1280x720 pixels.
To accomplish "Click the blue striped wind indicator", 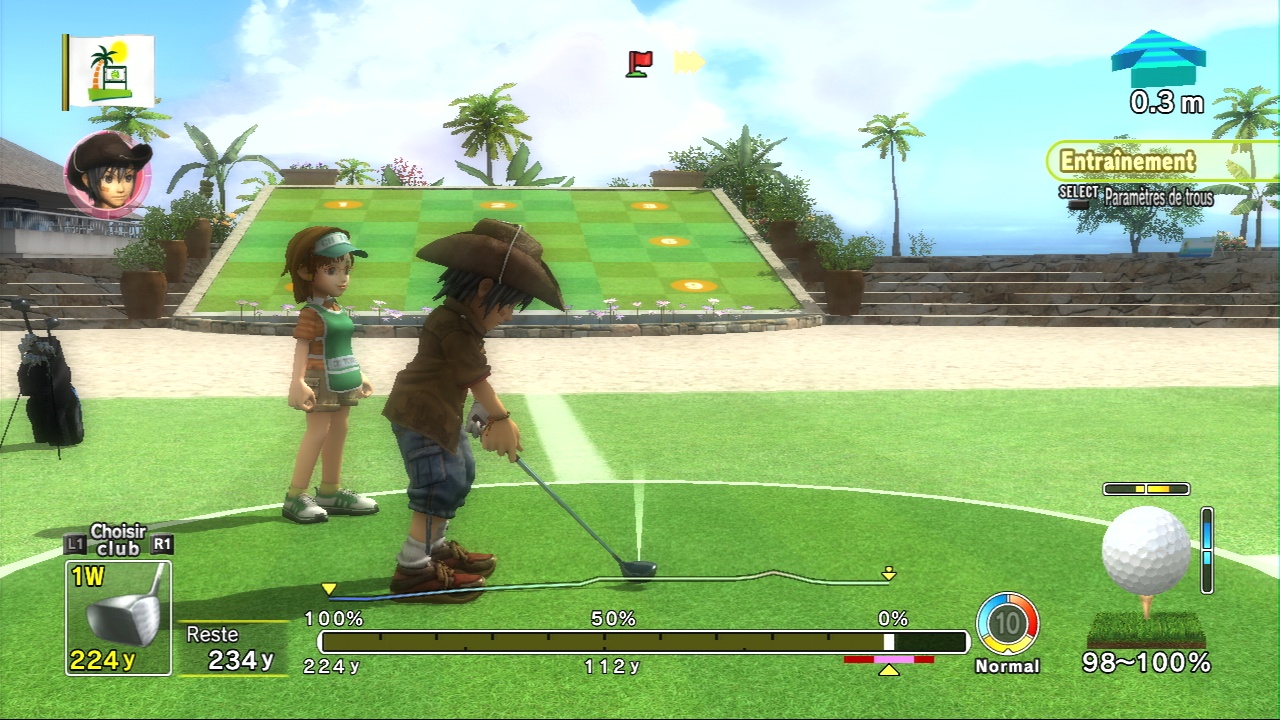I will tap(1158, 60).
